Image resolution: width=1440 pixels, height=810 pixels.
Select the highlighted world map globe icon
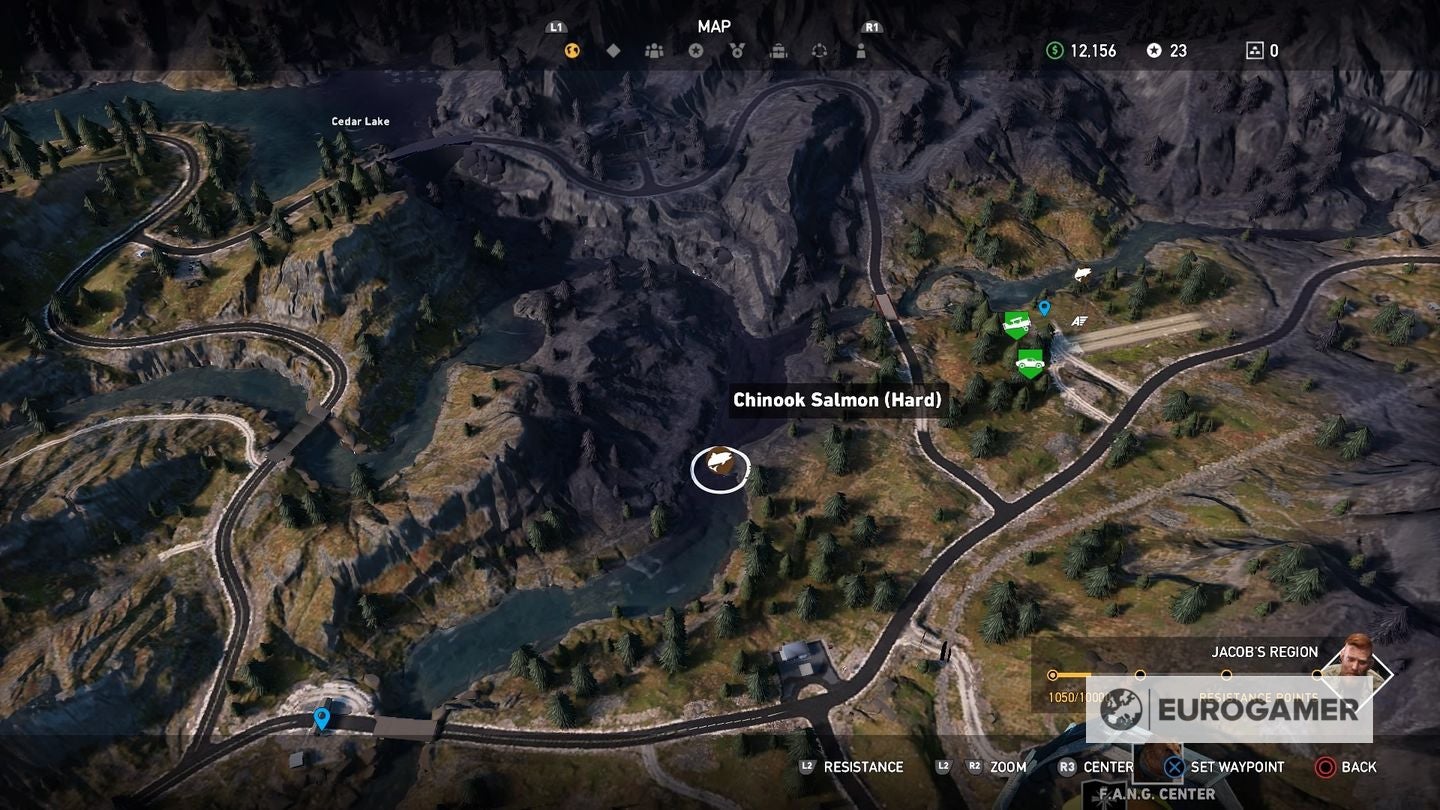(x=572, y=50)
